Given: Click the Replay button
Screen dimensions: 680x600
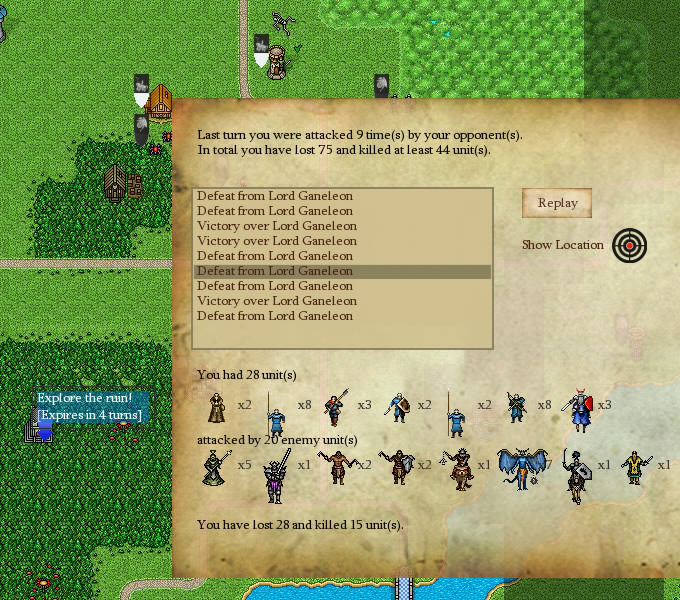Looking at the screenshot, I should click(557, 203).
